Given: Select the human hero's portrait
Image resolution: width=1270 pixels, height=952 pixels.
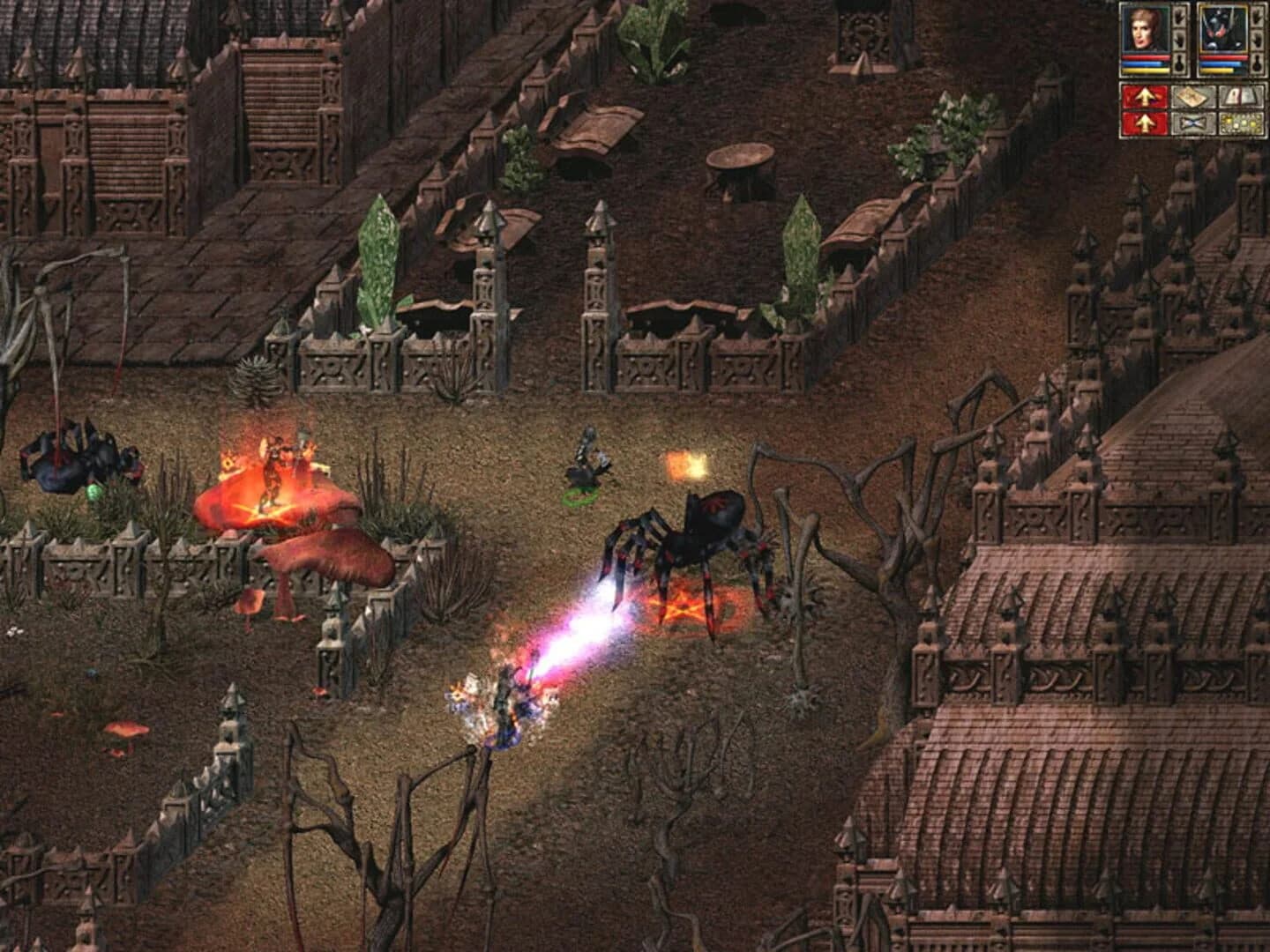Looking at the screenshot, I should (x=1145, y=28).
